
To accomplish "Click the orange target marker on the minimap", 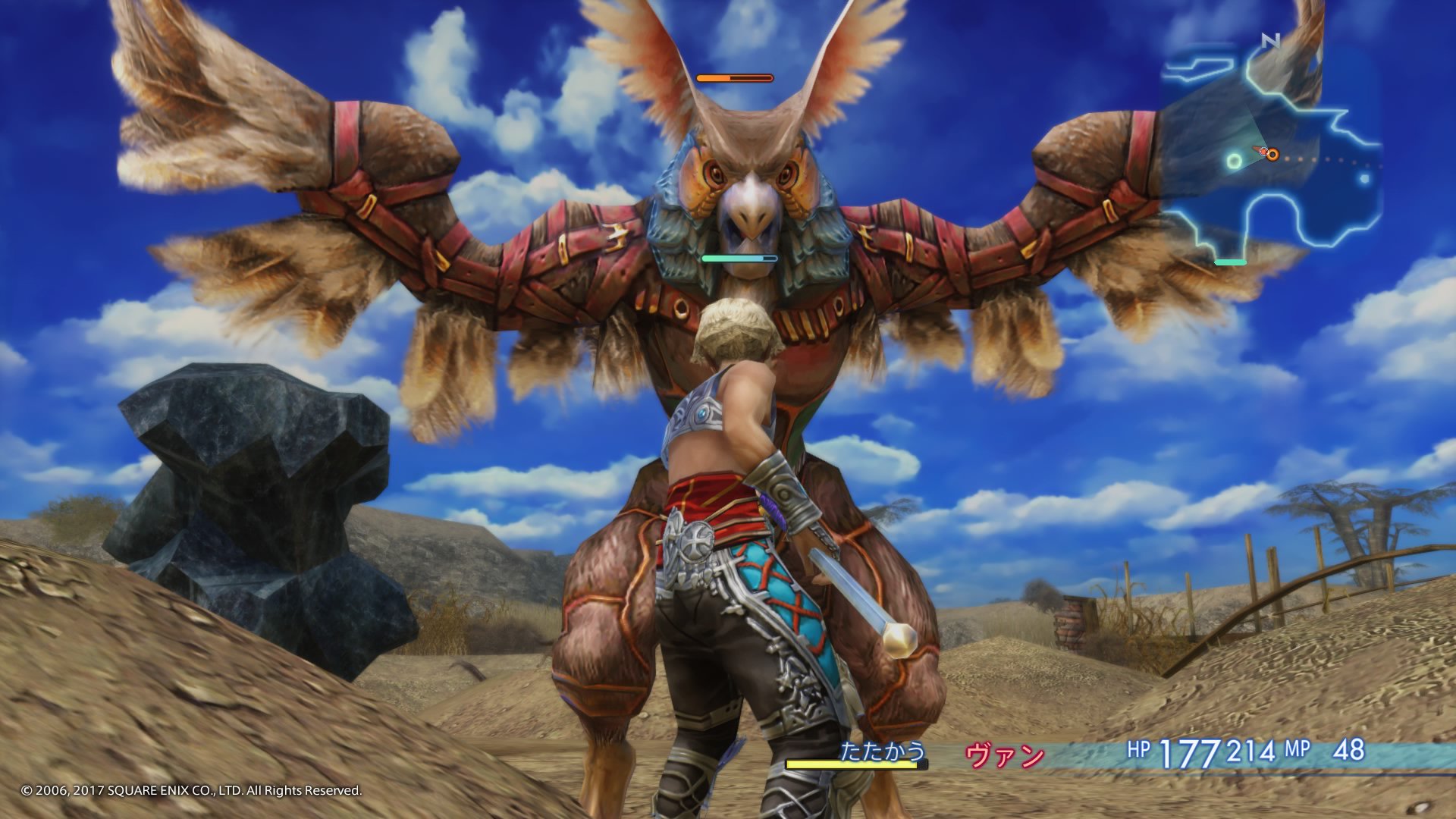I will pyautogui.click(x=1272, y=155).
